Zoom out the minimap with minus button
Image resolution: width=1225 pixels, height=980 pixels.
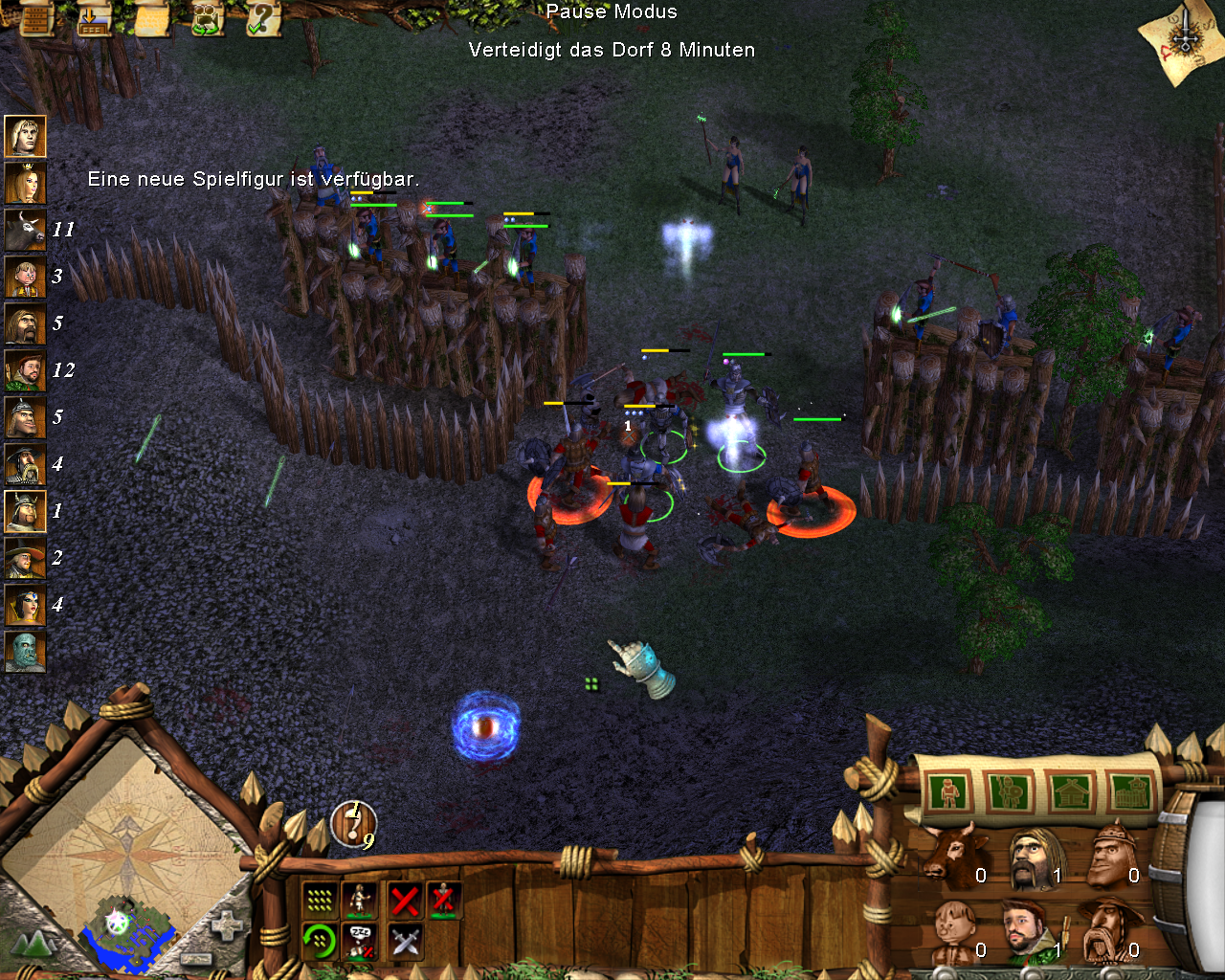pyautogui.click(x=195, y=958)
